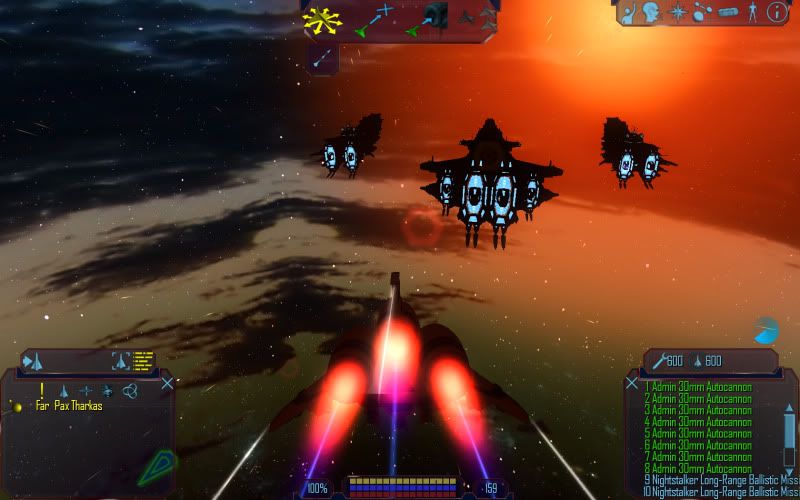Activate the missile icon below the command bar
This screenshot has width=800, height=500.
(x=322, y=59)
